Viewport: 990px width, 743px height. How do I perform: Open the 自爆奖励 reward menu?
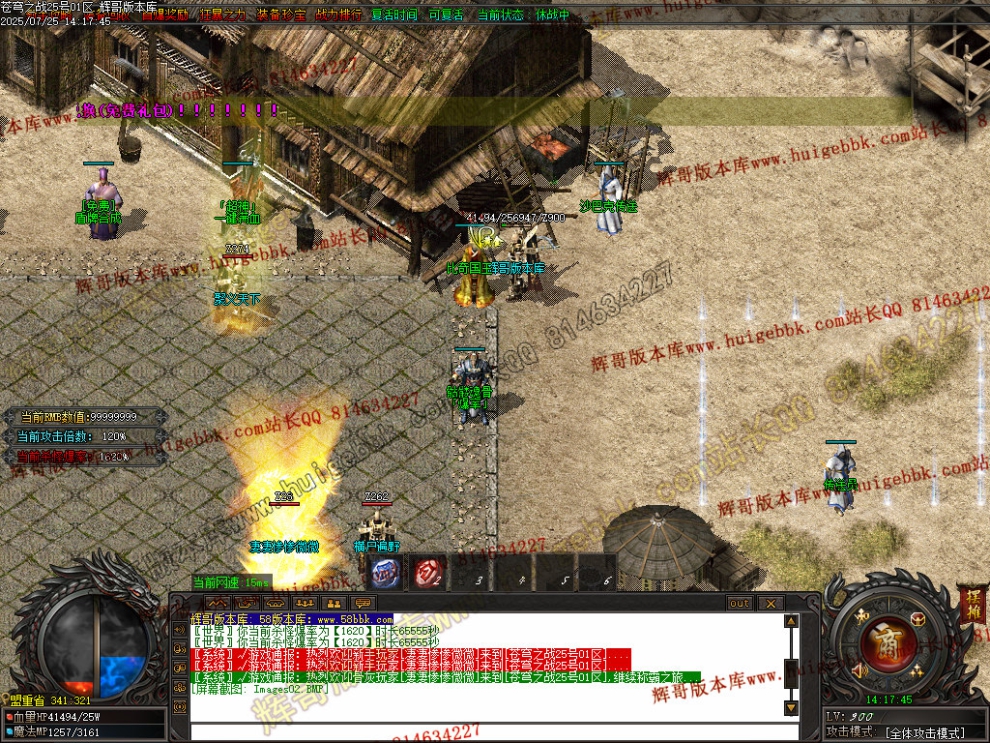tap(164, 16)
